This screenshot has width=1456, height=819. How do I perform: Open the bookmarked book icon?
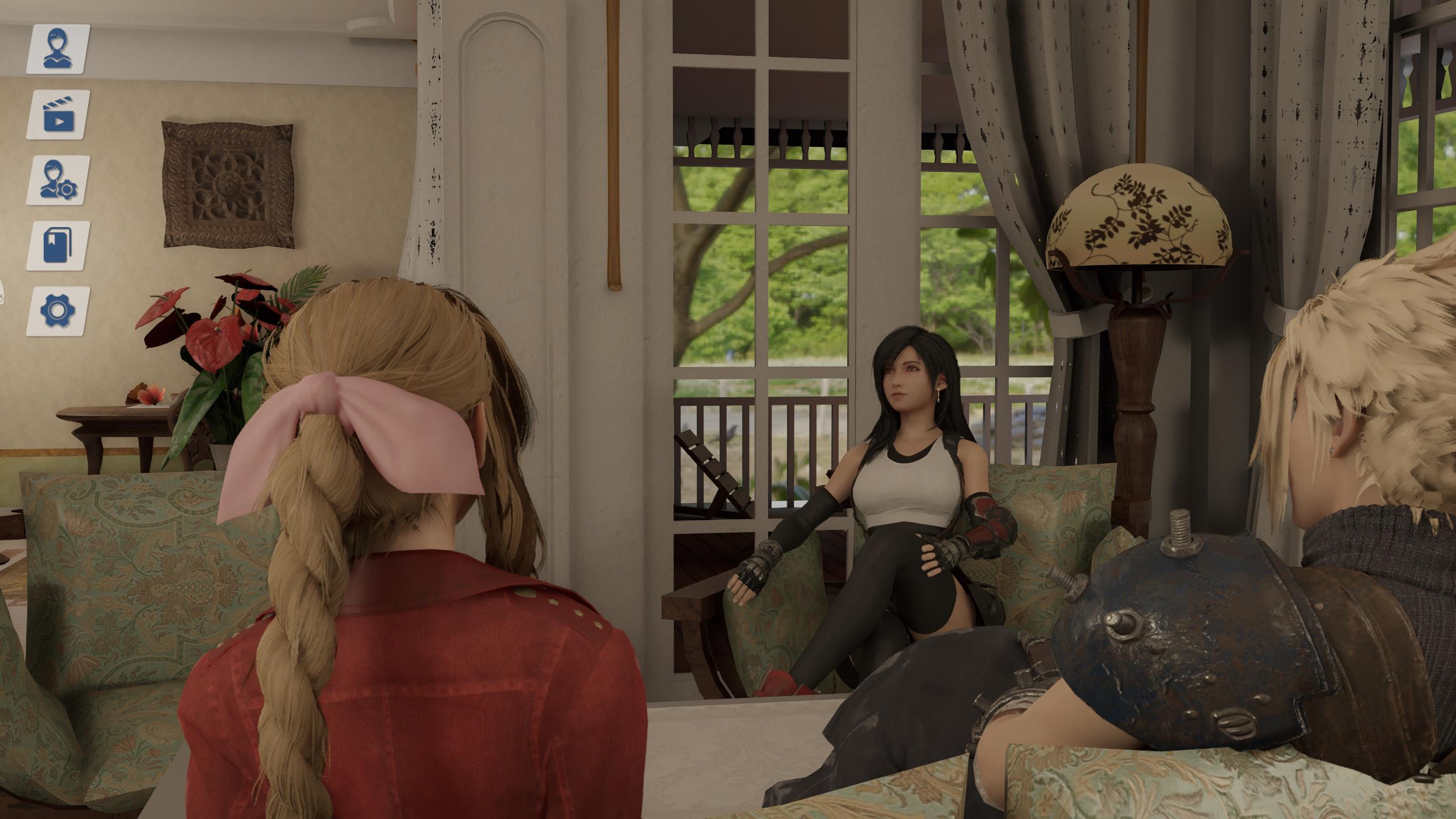(x=57, y=246)
